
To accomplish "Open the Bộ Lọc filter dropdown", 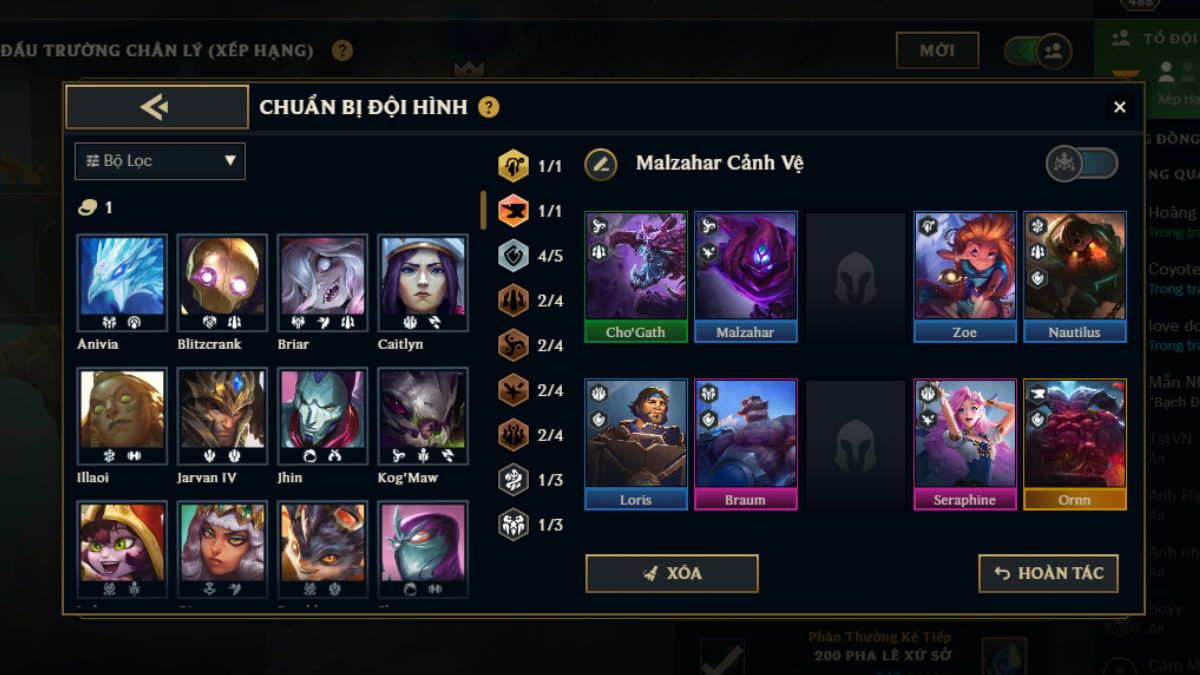I will [x=160, y=161].
